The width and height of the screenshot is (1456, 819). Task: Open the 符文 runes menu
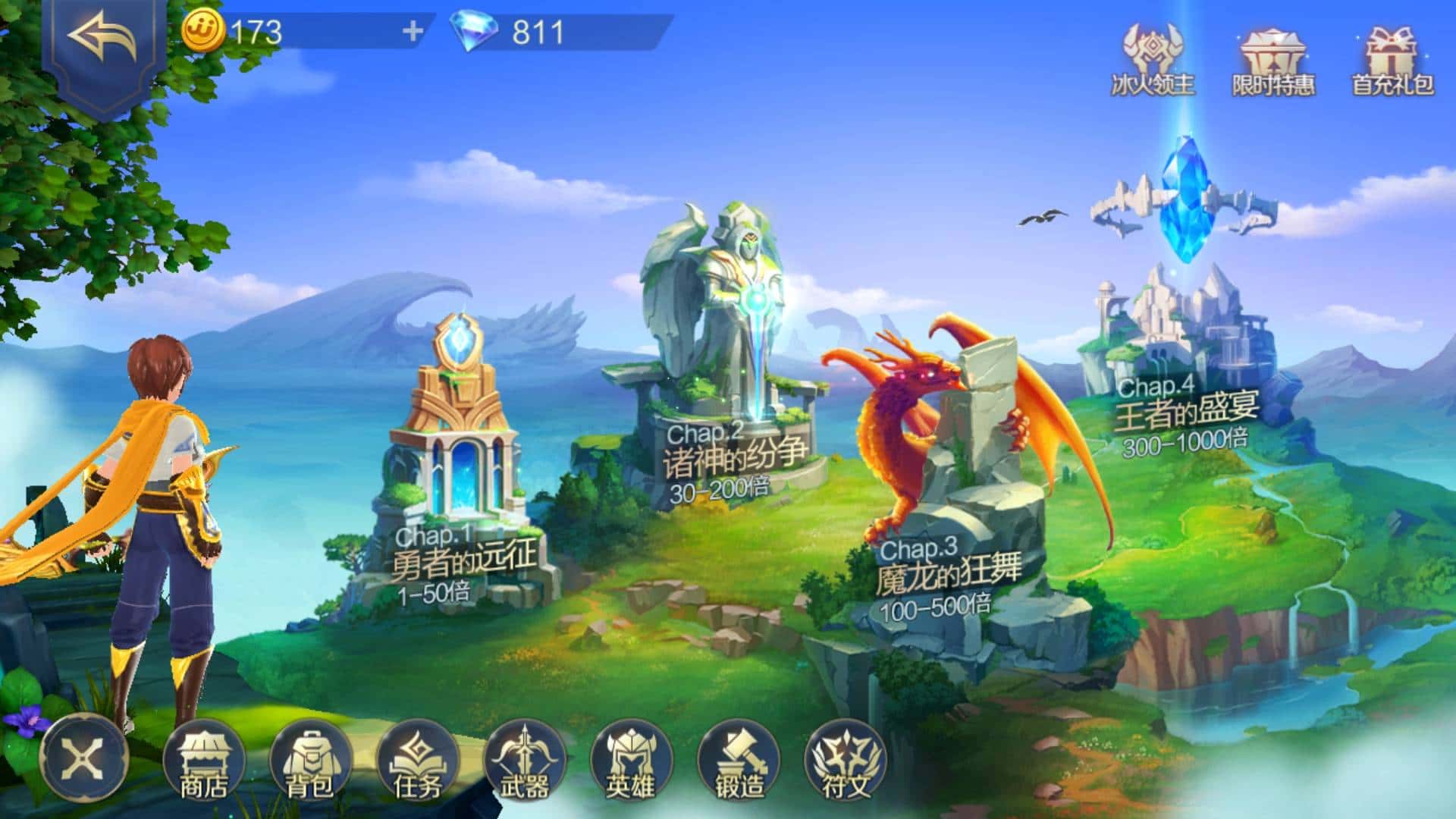pyautogui.click(x=846, y=762)
